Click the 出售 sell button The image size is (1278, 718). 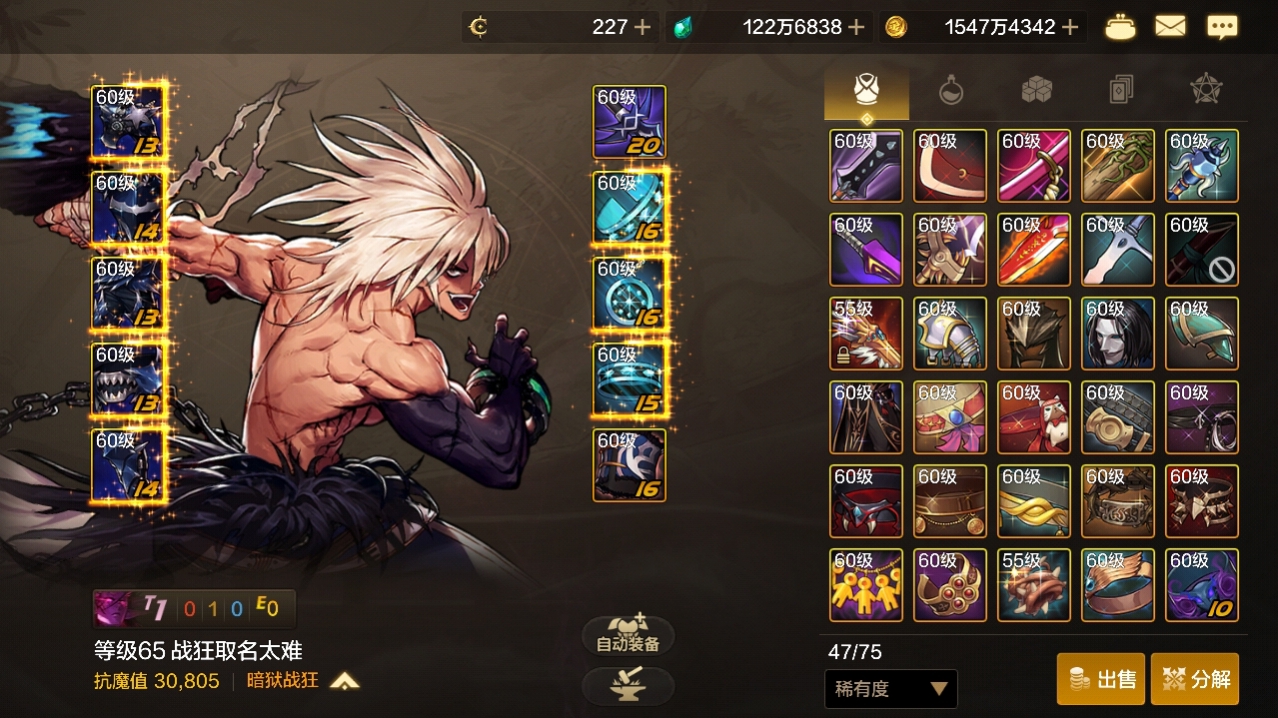(x=1101, y=679)
